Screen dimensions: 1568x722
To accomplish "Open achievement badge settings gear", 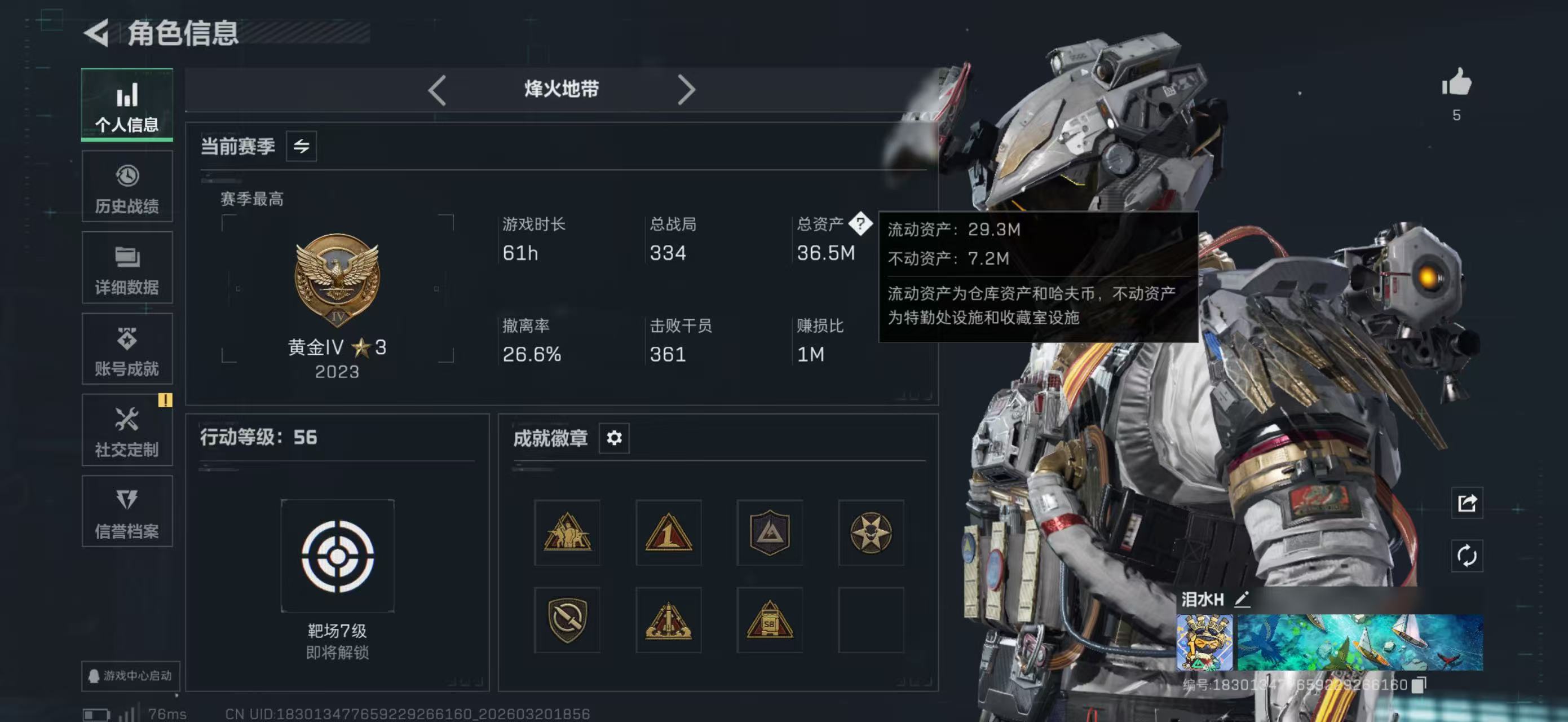I will [615, 438].
